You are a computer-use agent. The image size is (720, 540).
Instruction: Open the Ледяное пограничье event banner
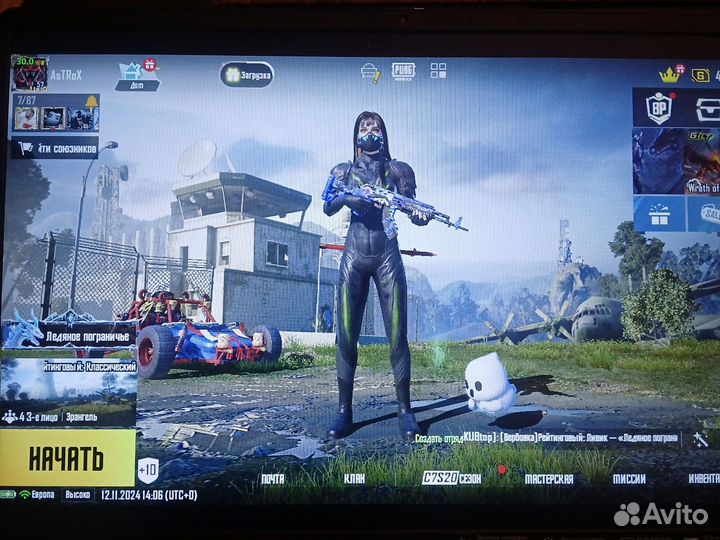[68, 336]
